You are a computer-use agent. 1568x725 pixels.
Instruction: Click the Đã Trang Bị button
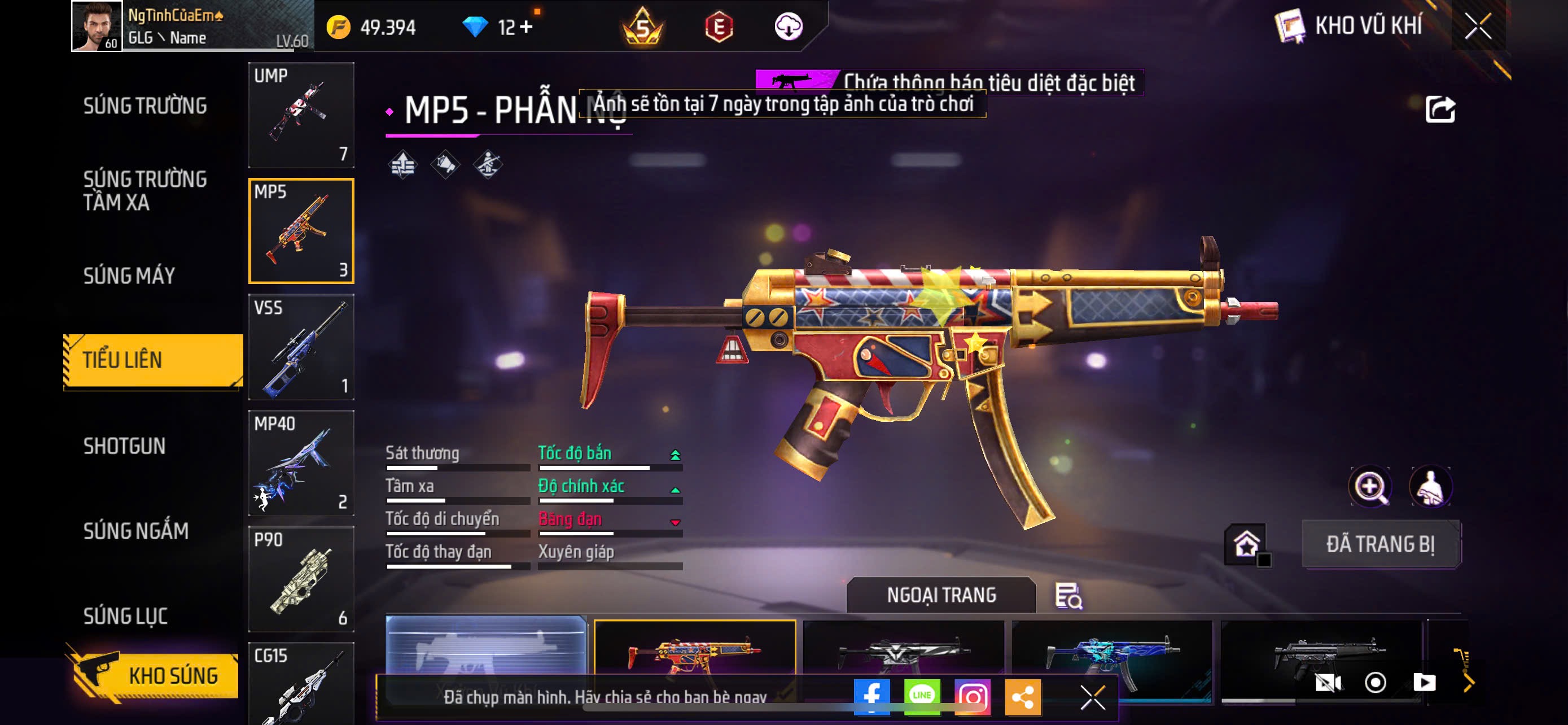point(1380,544)
